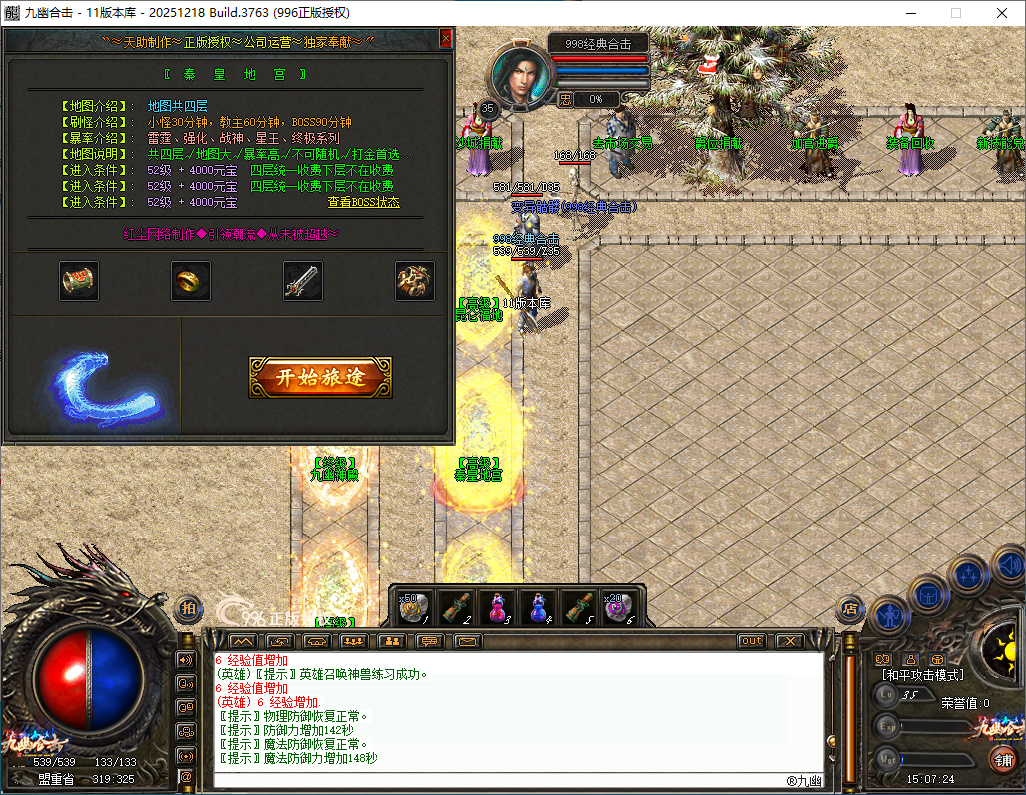Open the 拍 auction button
Screen dimensions: 1026x795
[x=188, y=608]
